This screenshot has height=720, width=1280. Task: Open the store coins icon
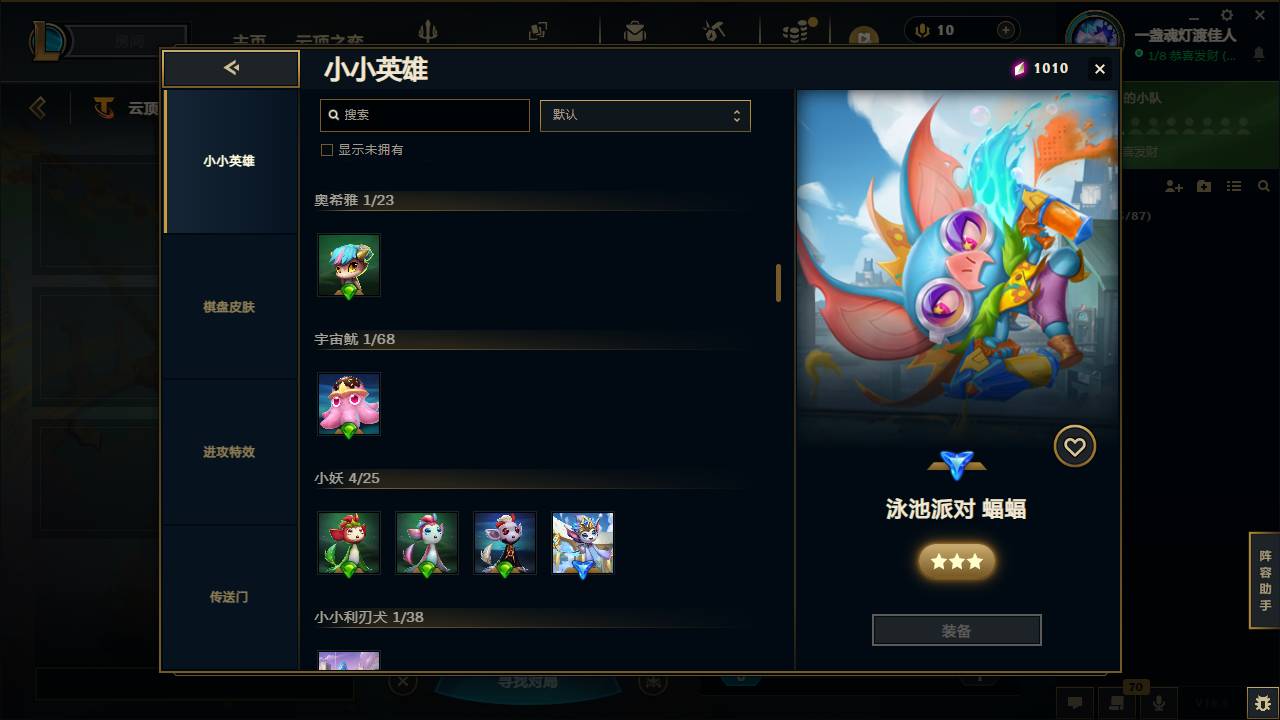793,30
